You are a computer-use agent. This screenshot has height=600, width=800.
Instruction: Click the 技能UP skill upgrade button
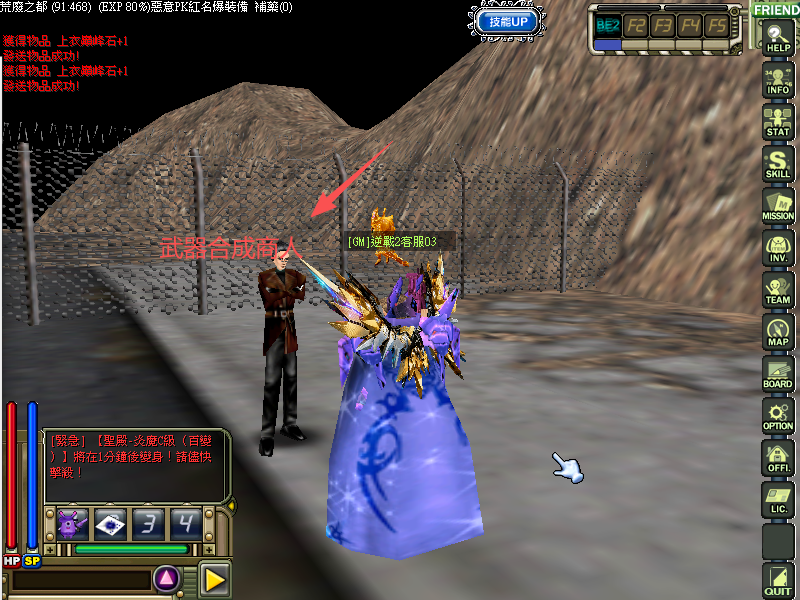(509, 21)
